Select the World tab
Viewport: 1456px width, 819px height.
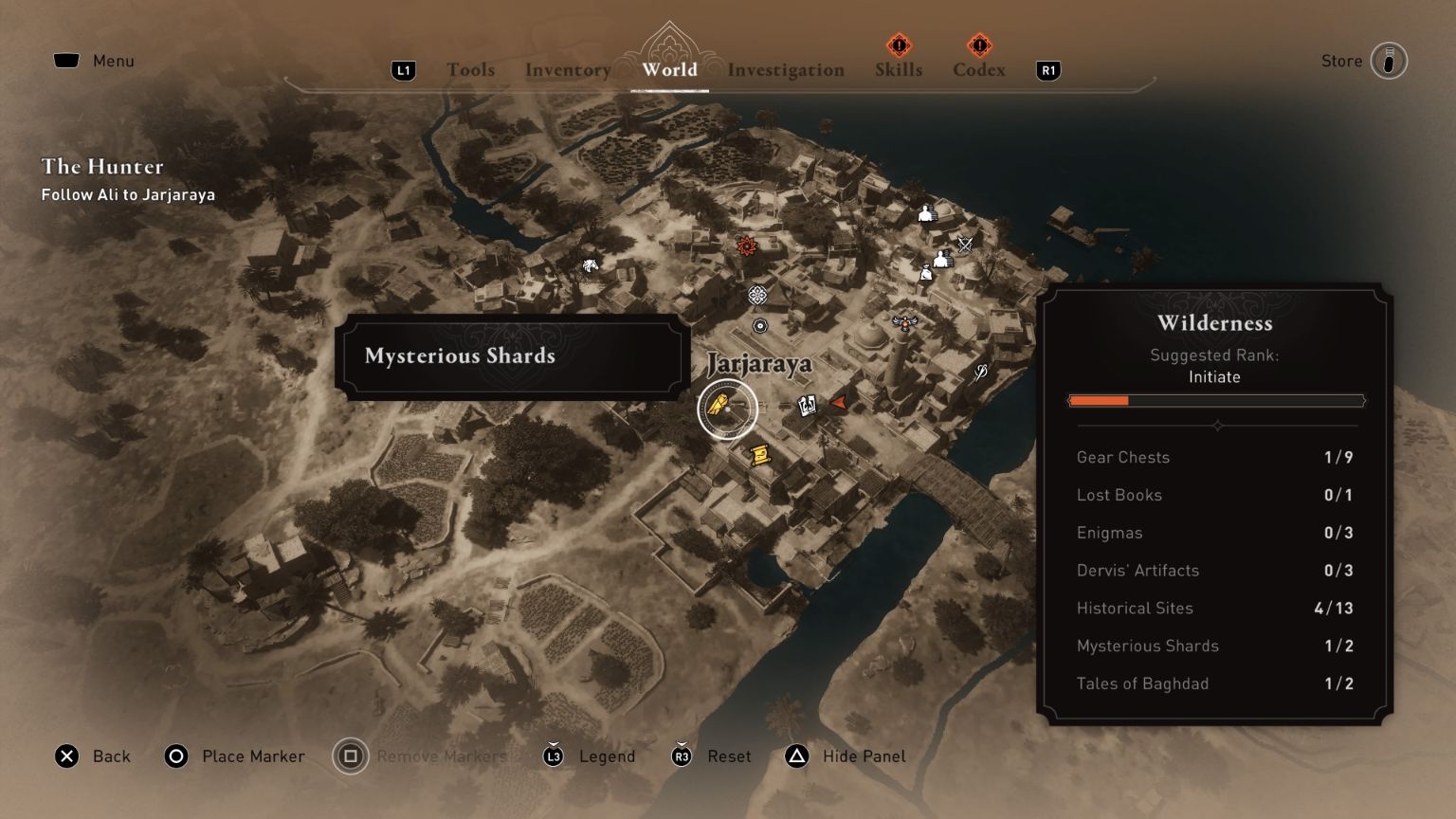coord(669,69)
